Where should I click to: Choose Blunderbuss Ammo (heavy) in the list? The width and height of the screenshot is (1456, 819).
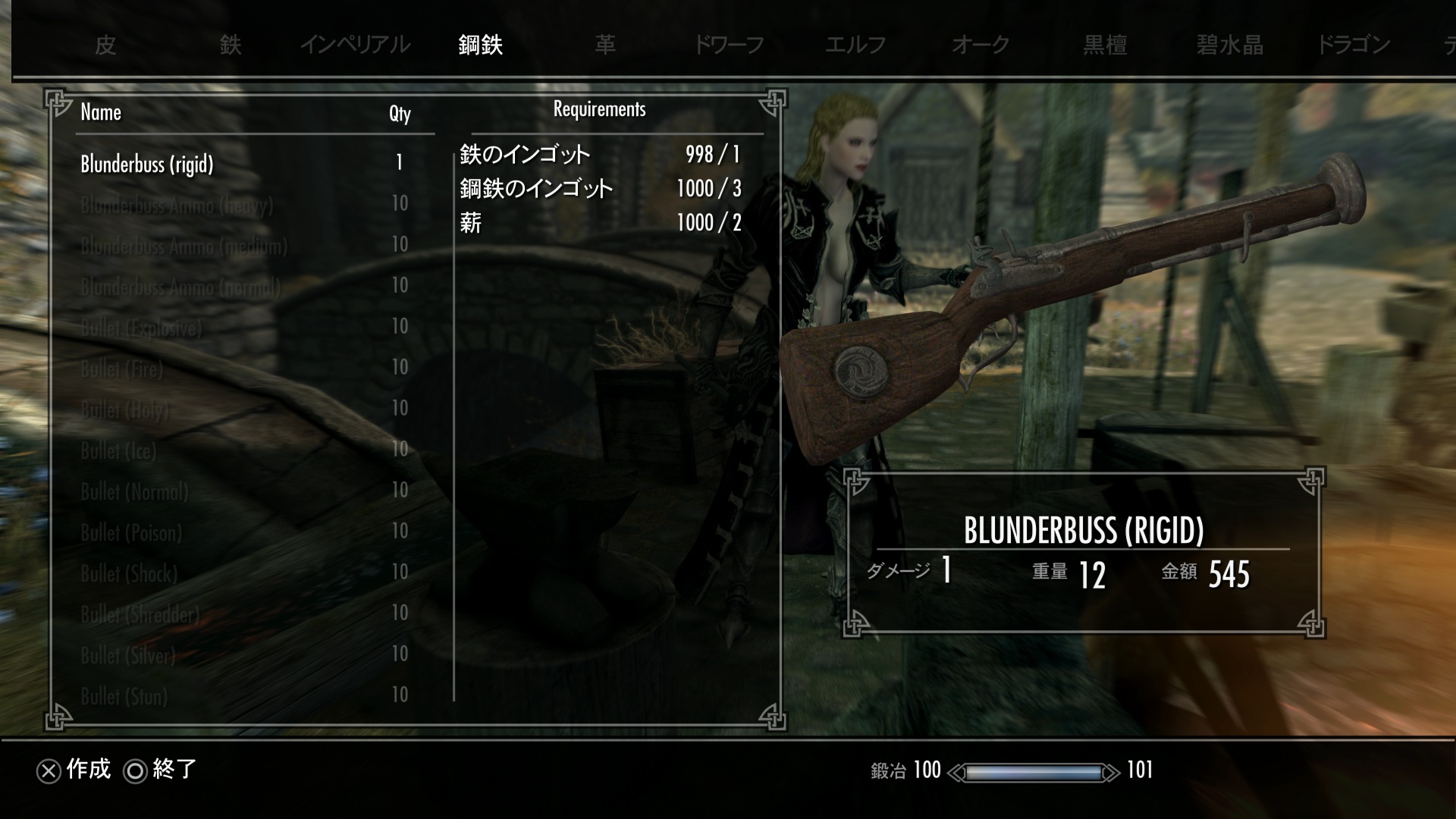click(177, 205)
